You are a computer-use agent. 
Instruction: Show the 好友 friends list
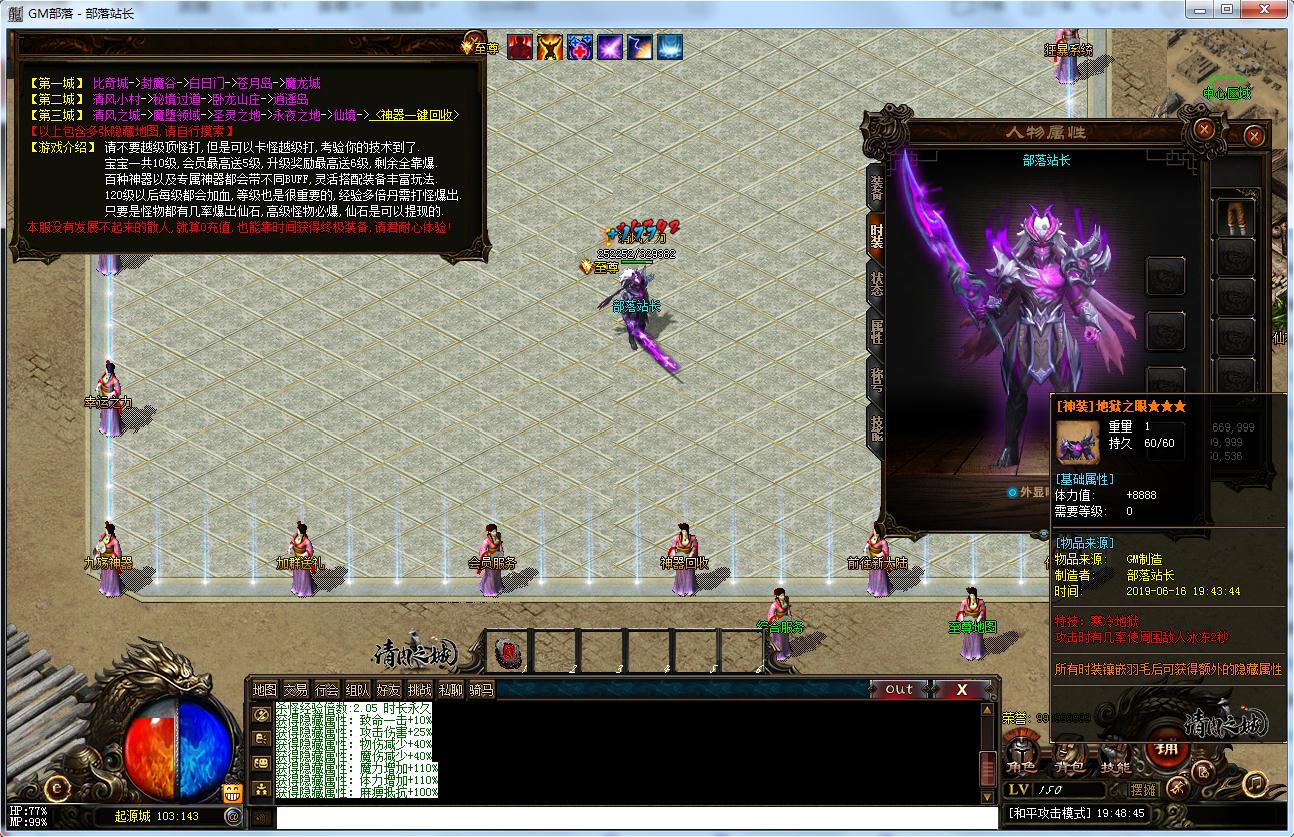388,689
